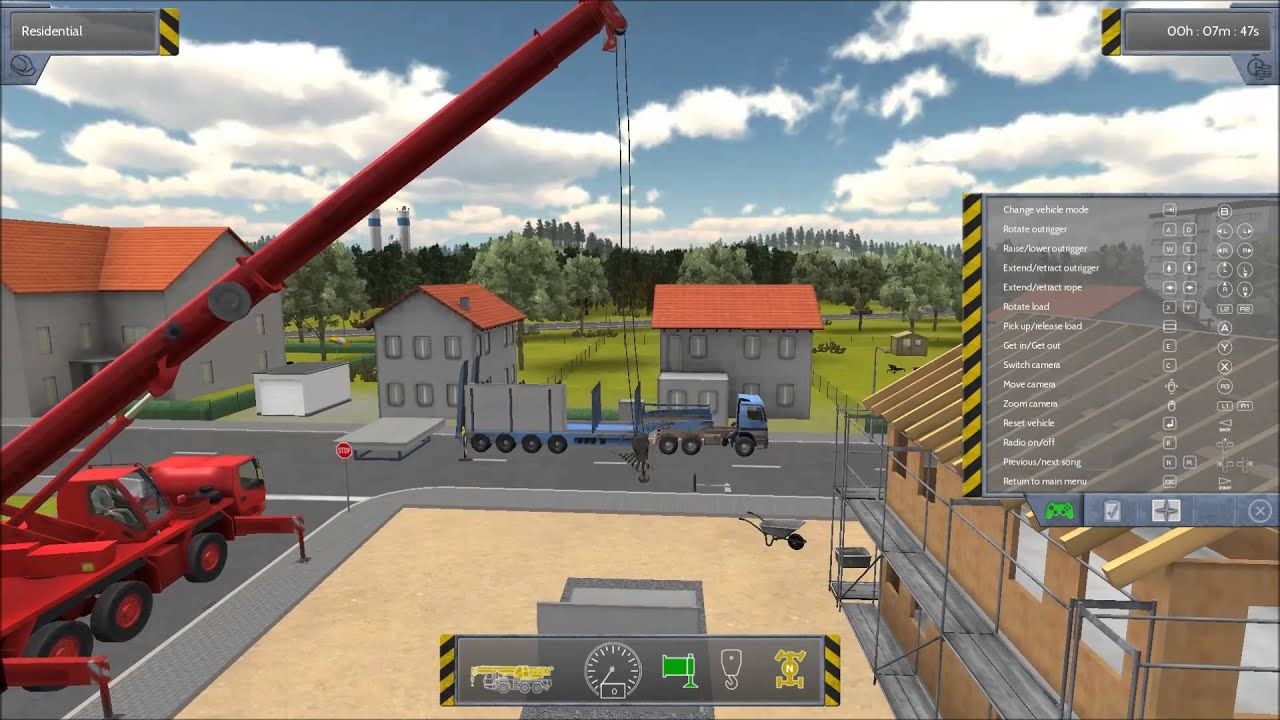
Task: Open the gamepad controls tab icon
Action: 1059,510
